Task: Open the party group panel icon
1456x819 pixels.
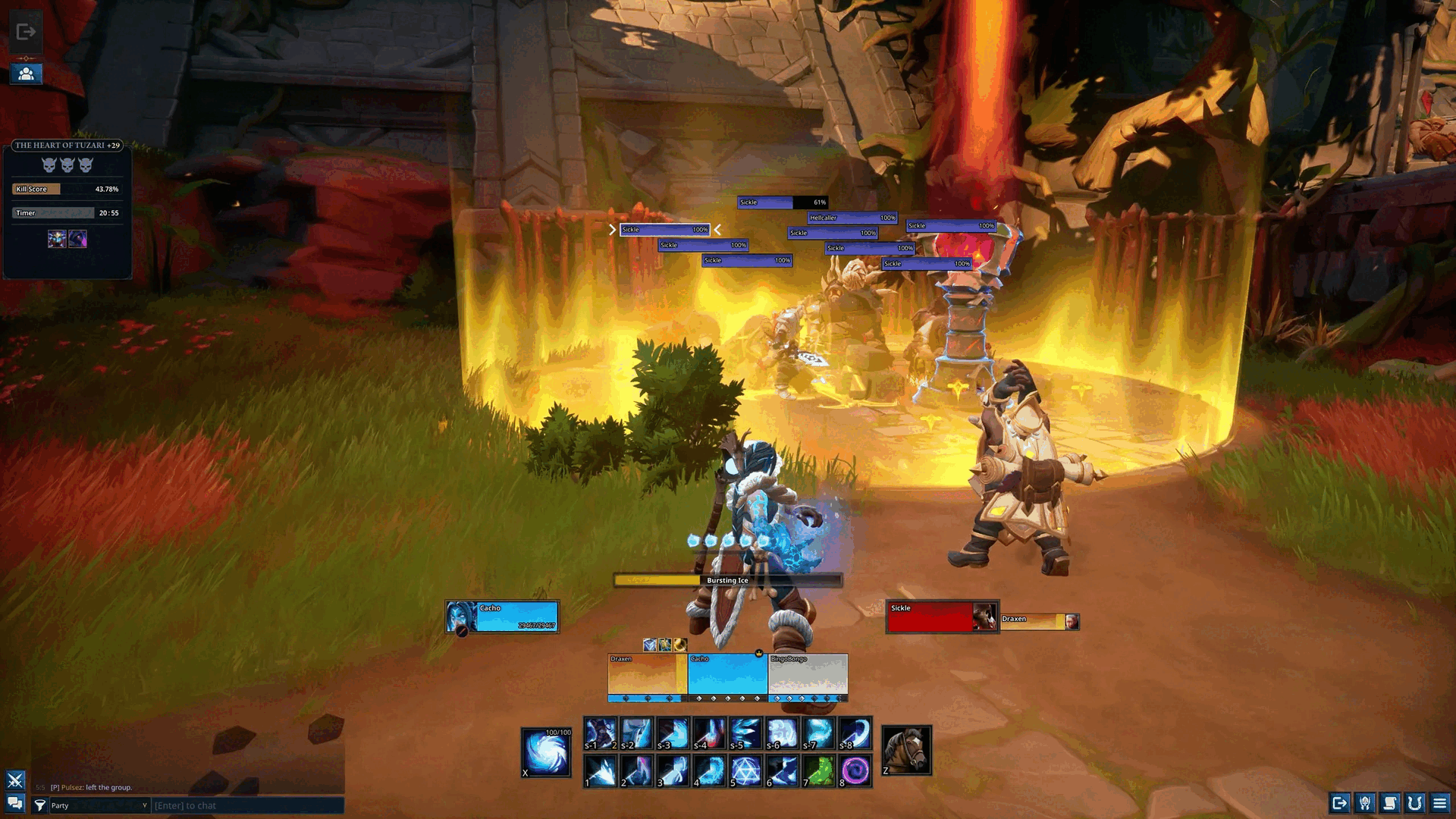Action: coord(26,74)
